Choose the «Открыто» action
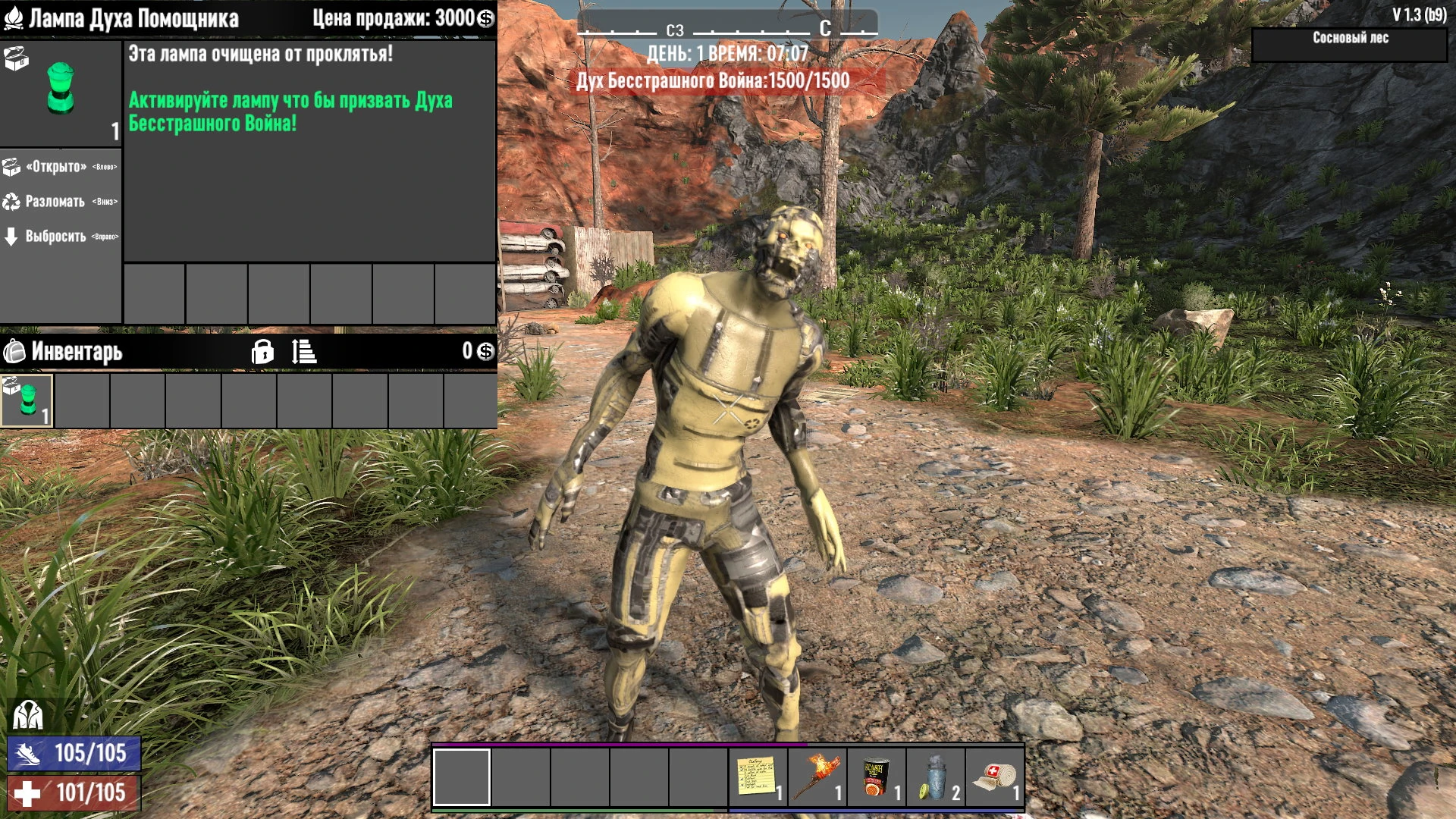1456x819 pixels. 57,167
